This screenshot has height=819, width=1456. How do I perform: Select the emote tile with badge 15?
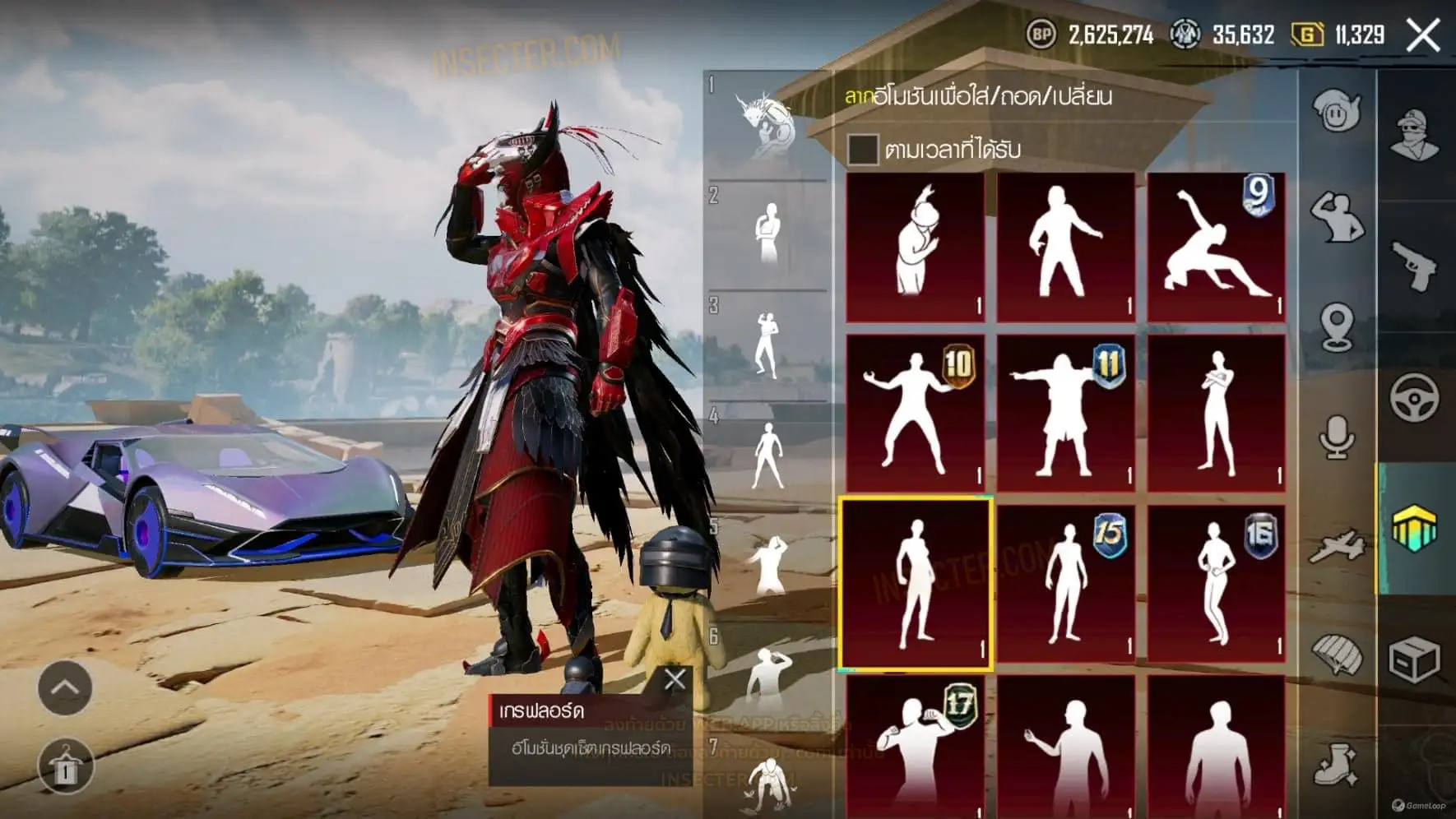tap(1065, 583)
